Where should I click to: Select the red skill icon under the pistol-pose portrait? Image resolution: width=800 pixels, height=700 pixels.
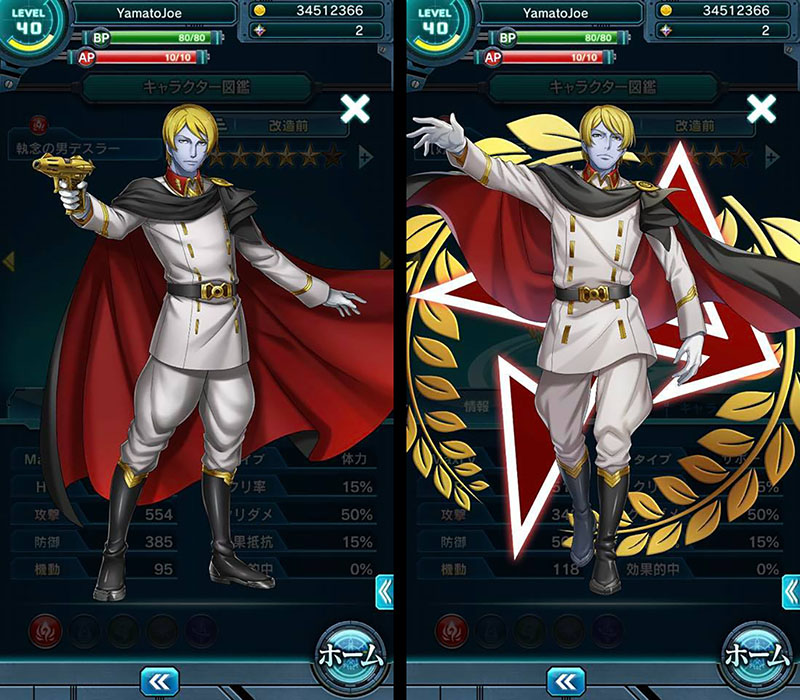[x=43, y=630]
